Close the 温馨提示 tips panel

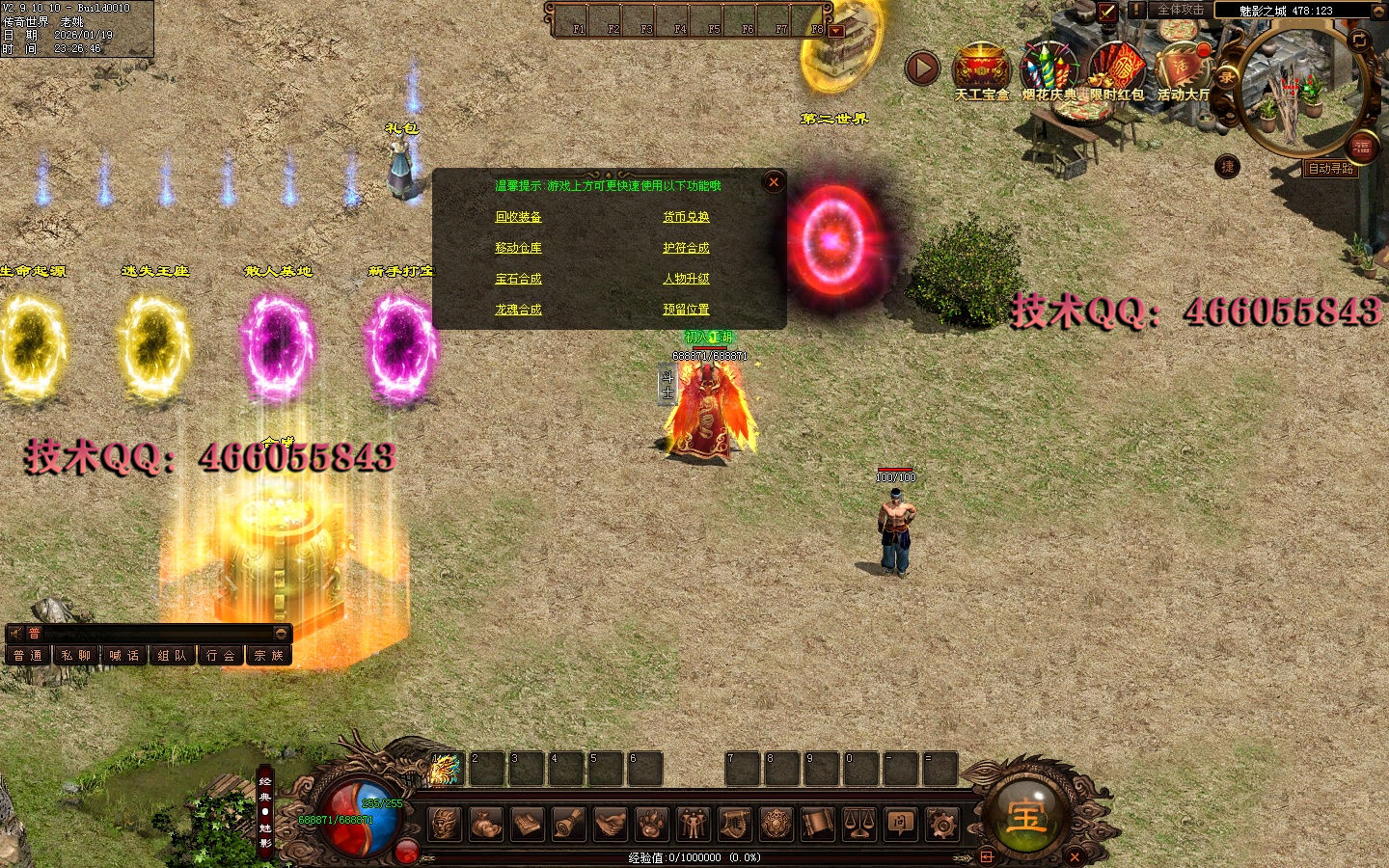pyautogui.click(x=774, y=182)
